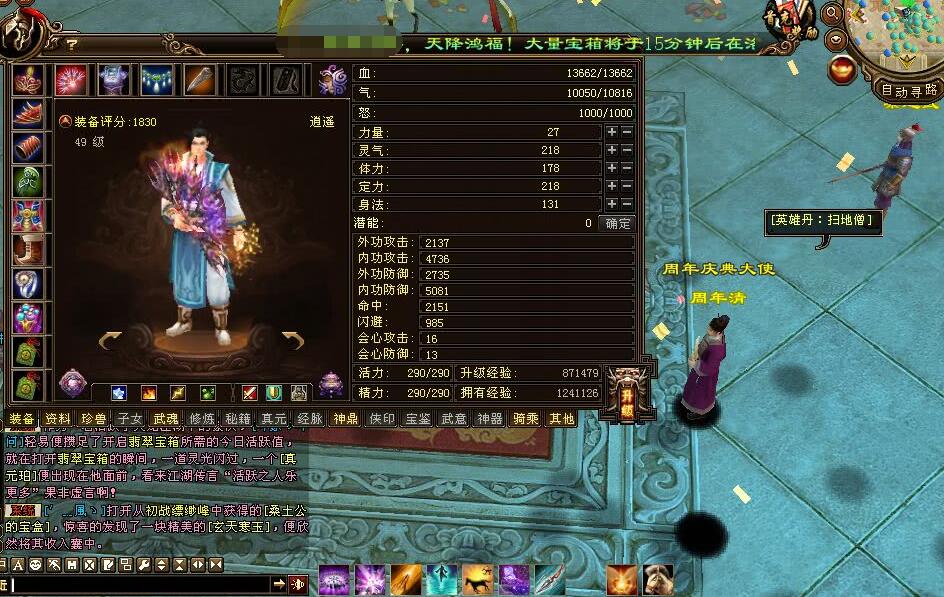Screen dimensions: 944x597
Task: Open the 珍兽 tab
Action: pos(95,419)
